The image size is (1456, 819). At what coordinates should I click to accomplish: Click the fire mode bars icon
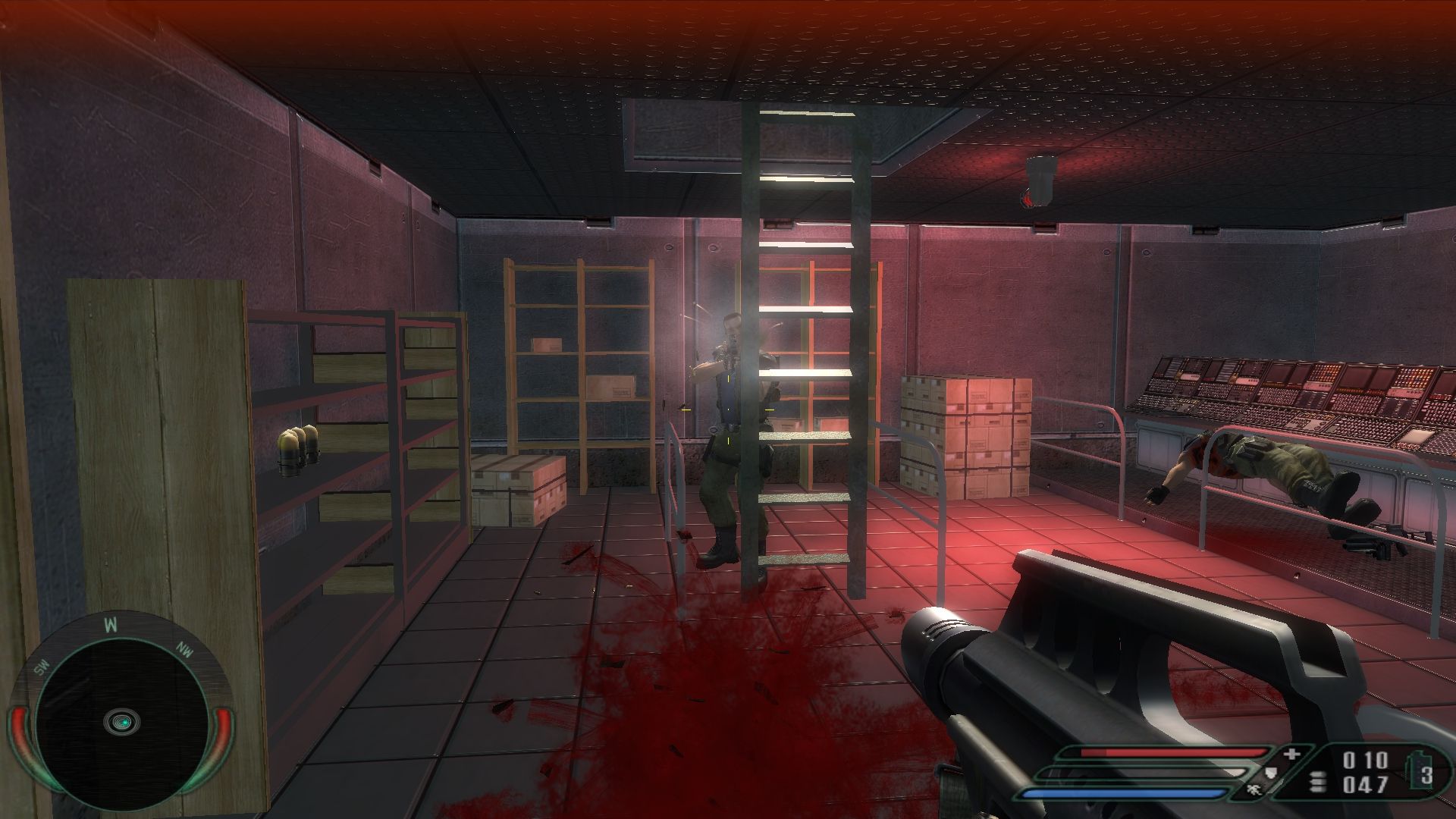point(1318,781)
